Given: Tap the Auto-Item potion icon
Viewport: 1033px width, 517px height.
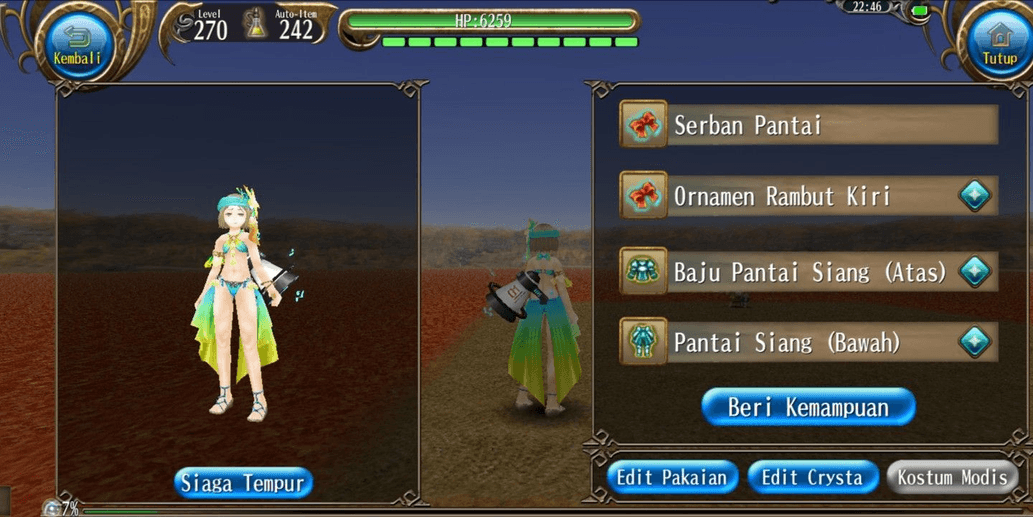Looking at the screenshot, I should [x=256, y=24].
